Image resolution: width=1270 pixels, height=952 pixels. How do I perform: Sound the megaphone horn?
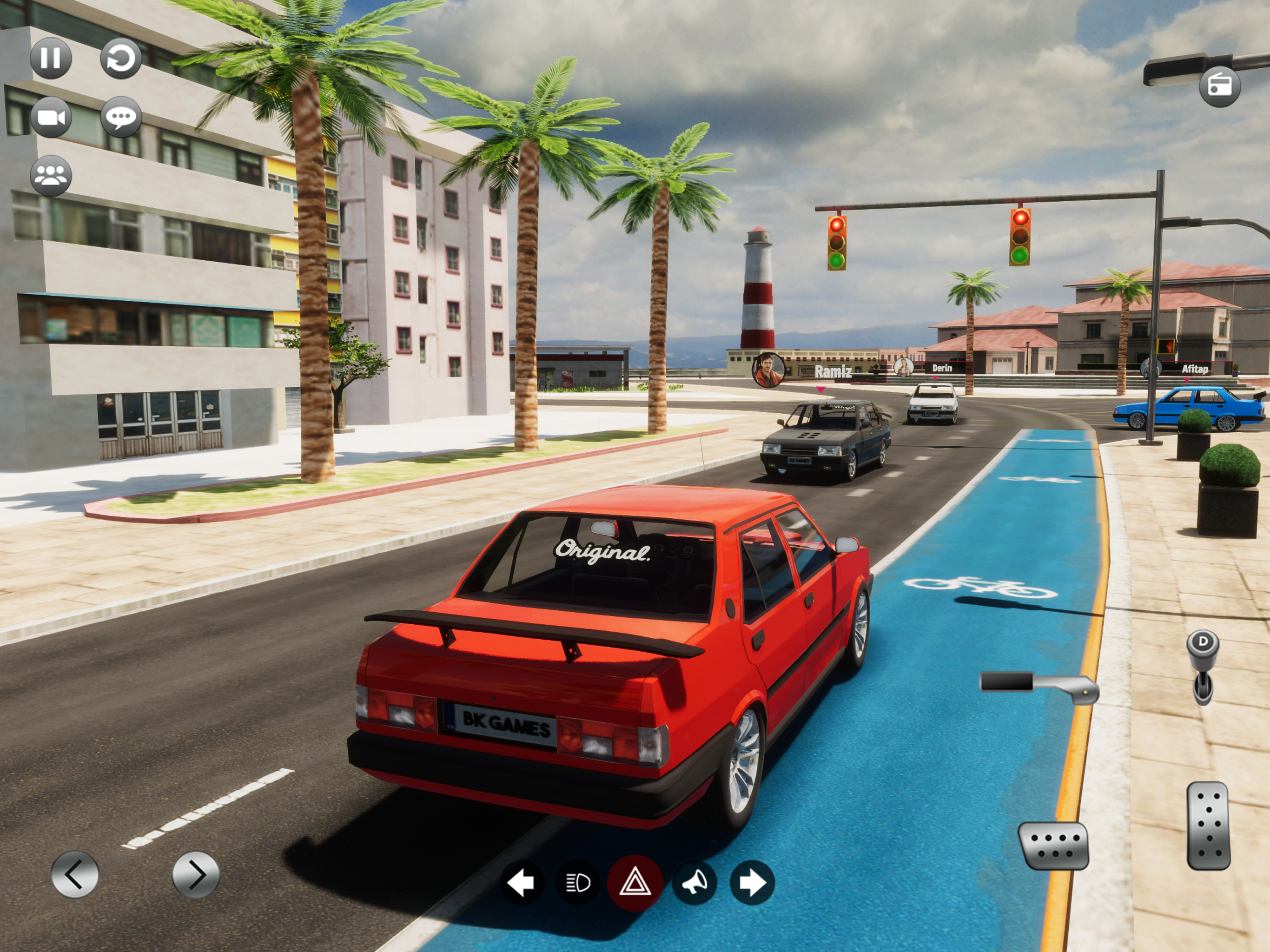click(x=694, y=882)
